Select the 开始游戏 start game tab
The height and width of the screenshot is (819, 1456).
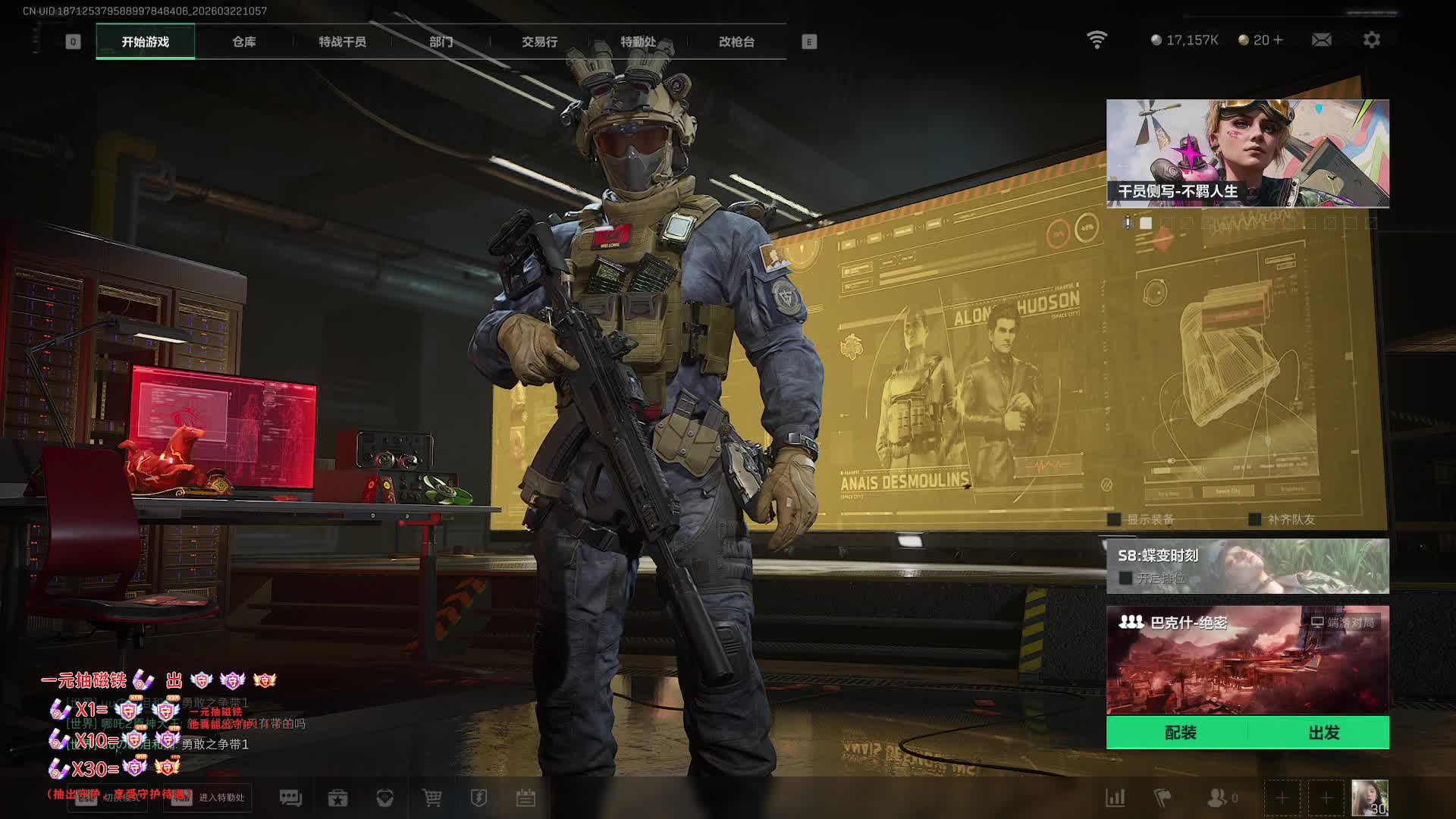pyautogui.click(x=145, y=42)
